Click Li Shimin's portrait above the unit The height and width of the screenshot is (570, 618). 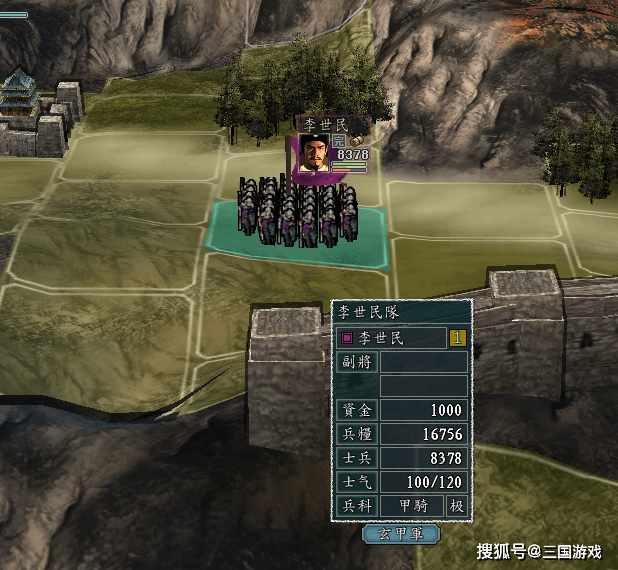313,152
